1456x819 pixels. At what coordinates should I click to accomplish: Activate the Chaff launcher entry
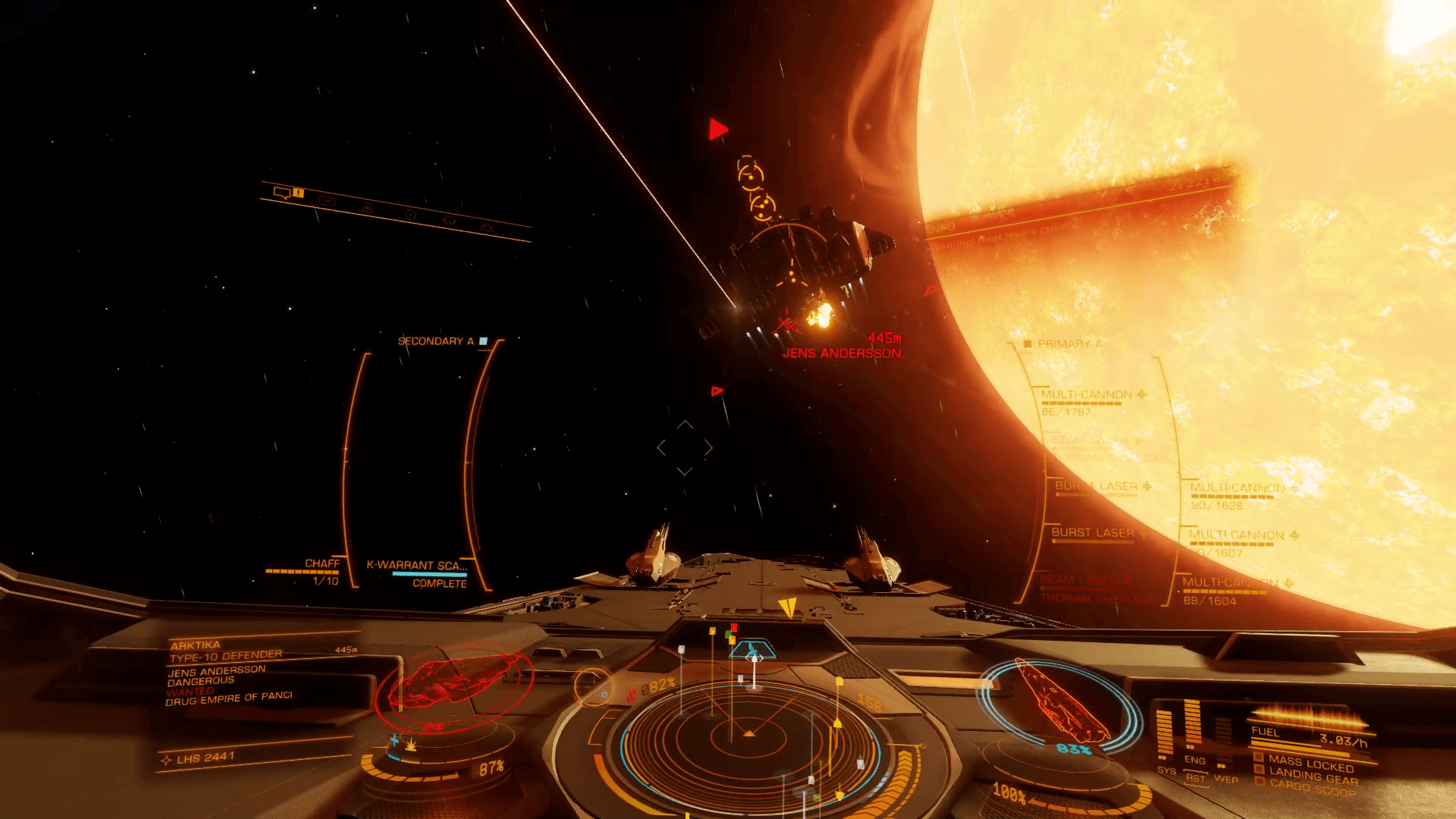point(322,563)
